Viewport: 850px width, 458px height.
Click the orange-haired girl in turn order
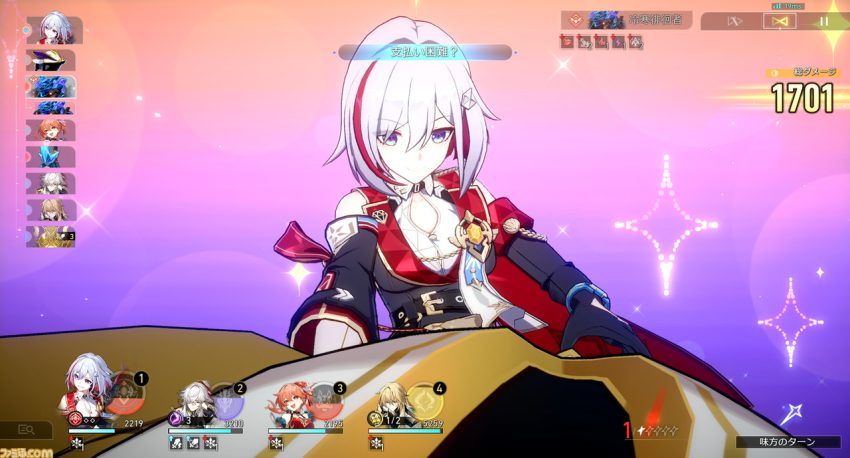point(51,130)
